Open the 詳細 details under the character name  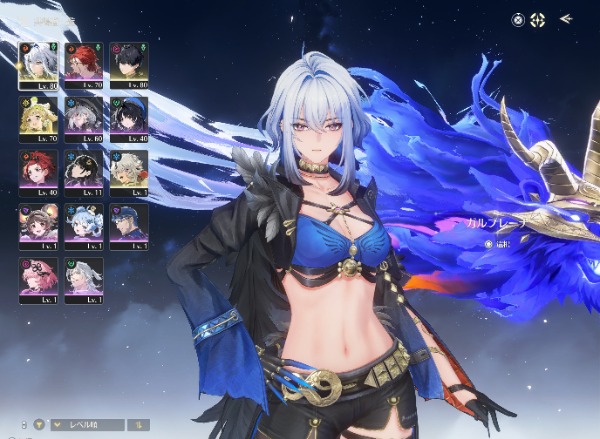coord(499,242)
